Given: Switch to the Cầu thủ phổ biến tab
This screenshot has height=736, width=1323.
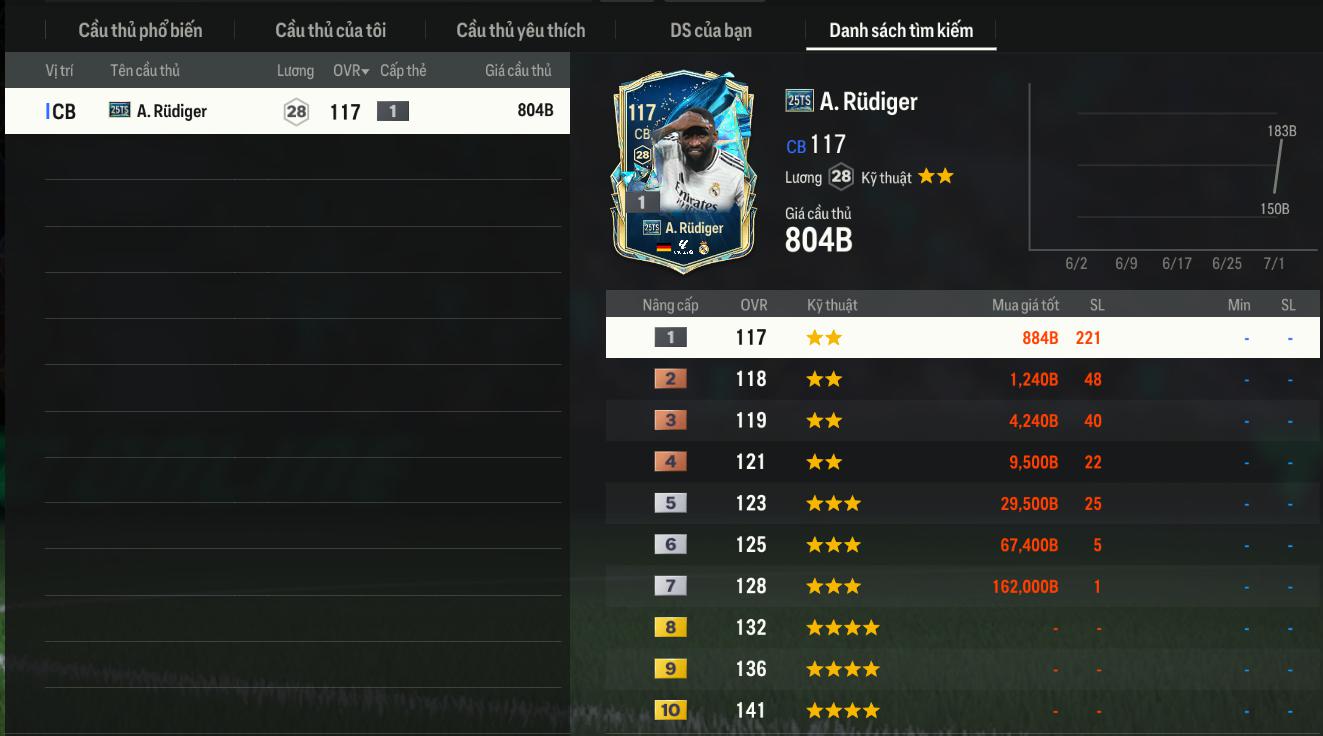Looking at the screenshot, I should 140,30.
